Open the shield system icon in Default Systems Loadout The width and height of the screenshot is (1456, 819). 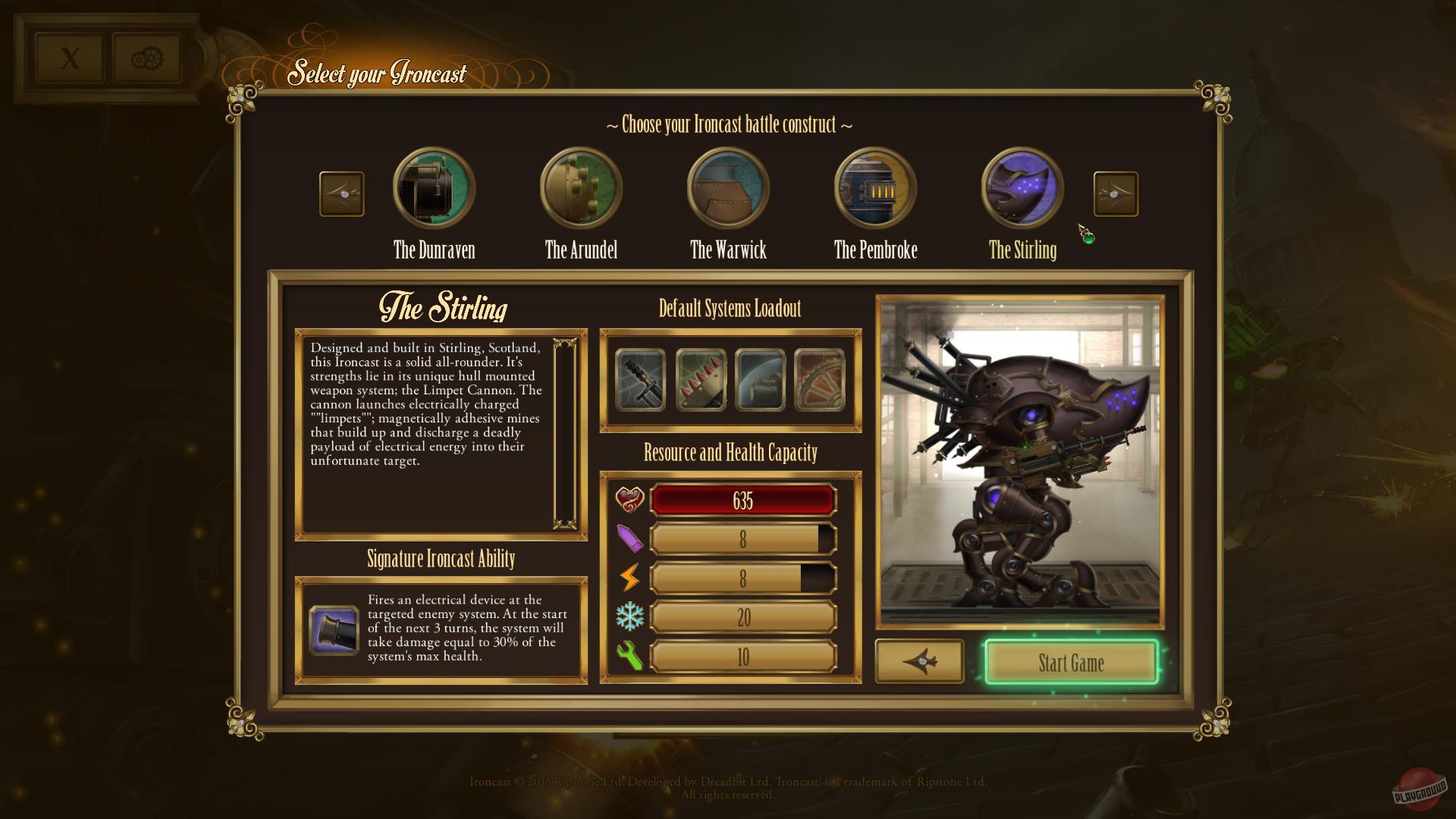[760, 381]
